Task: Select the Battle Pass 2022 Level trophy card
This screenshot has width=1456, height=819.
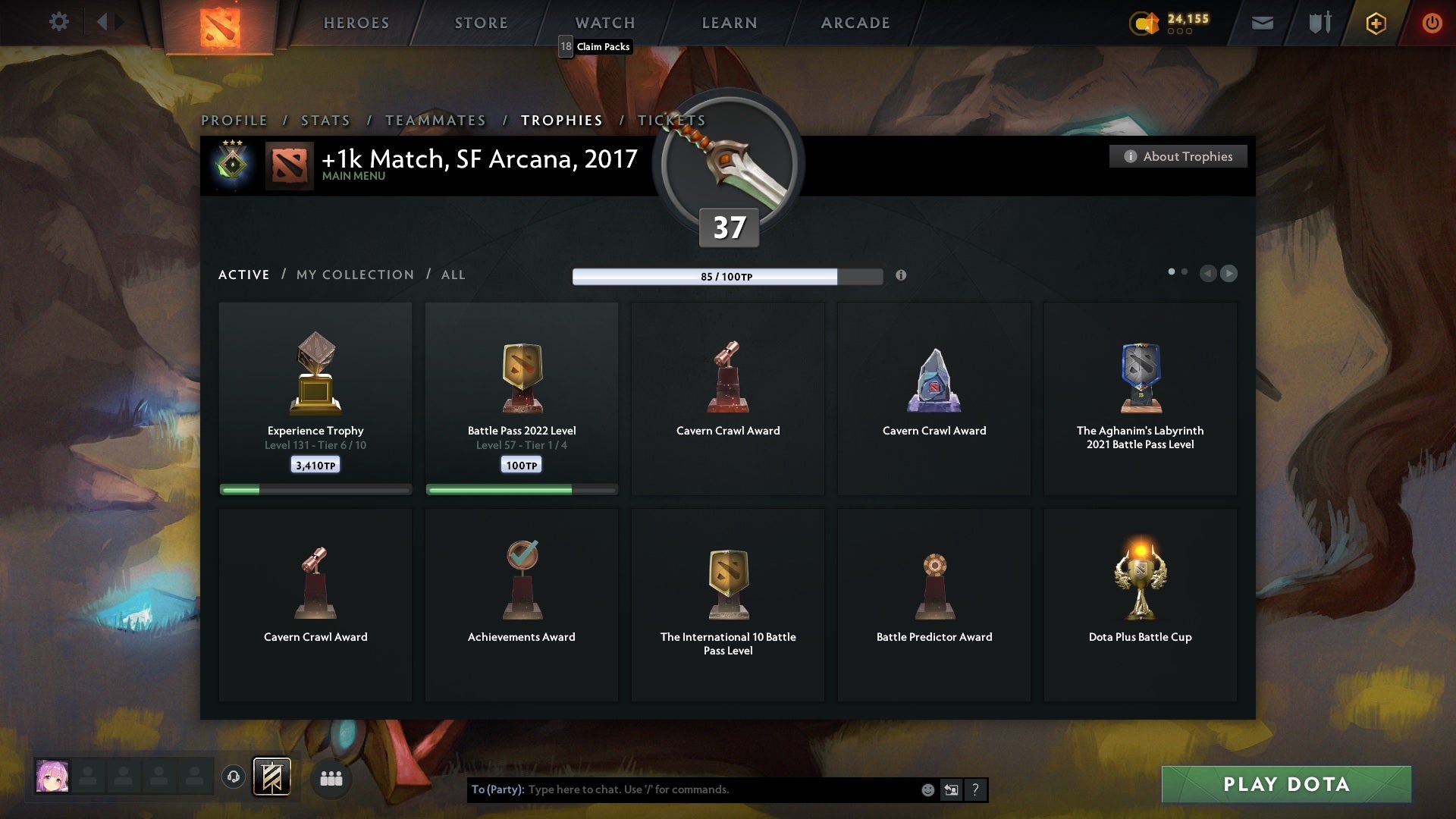Action: [x=522, y=398]
